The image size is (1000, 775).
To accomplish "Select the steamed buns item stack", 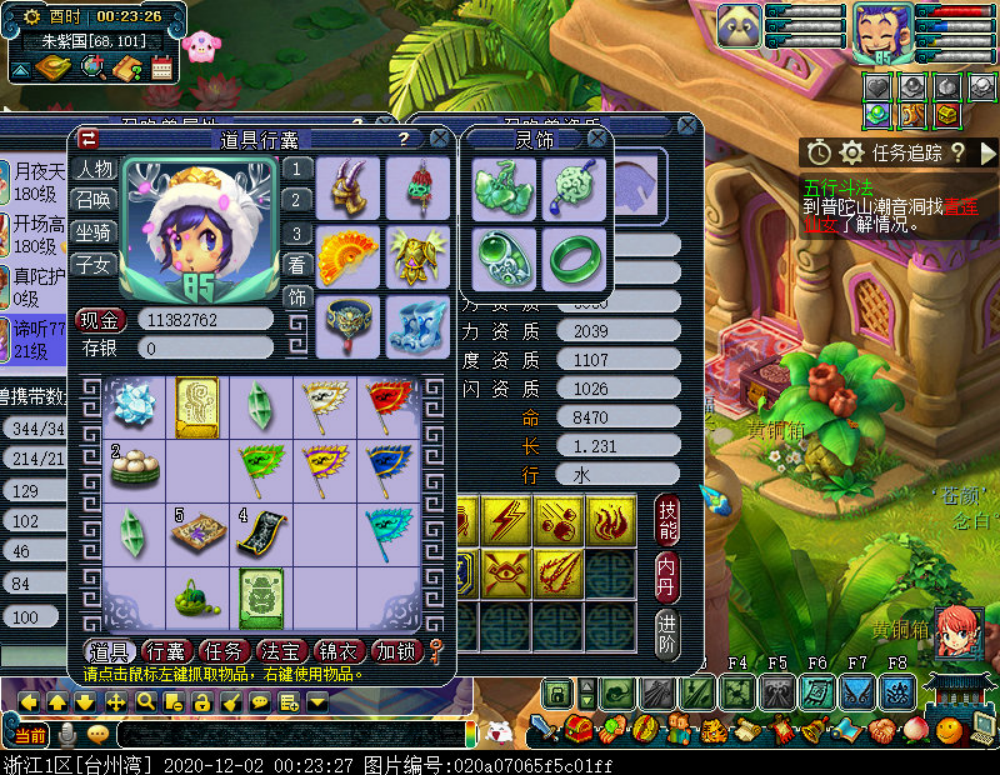I will pyautogui.click(x=134, y=466).
